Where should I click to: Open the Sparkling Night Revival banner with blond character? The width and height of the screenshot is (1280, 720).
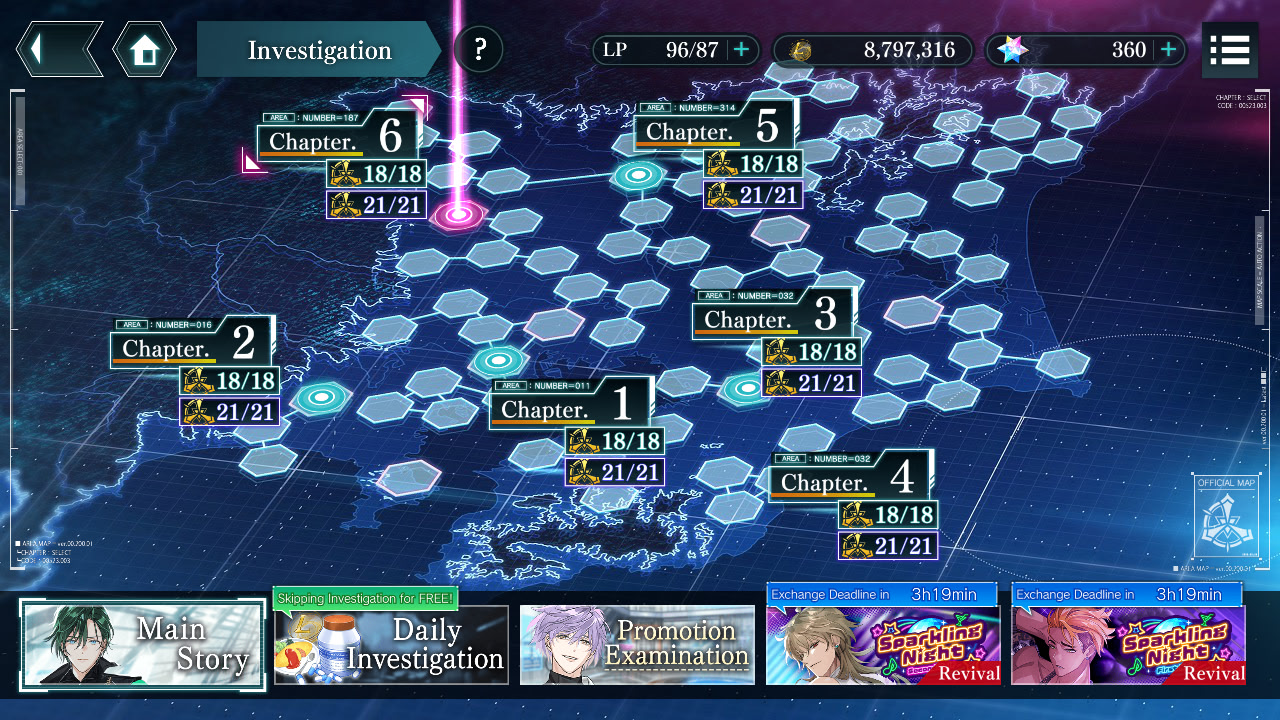883,645
